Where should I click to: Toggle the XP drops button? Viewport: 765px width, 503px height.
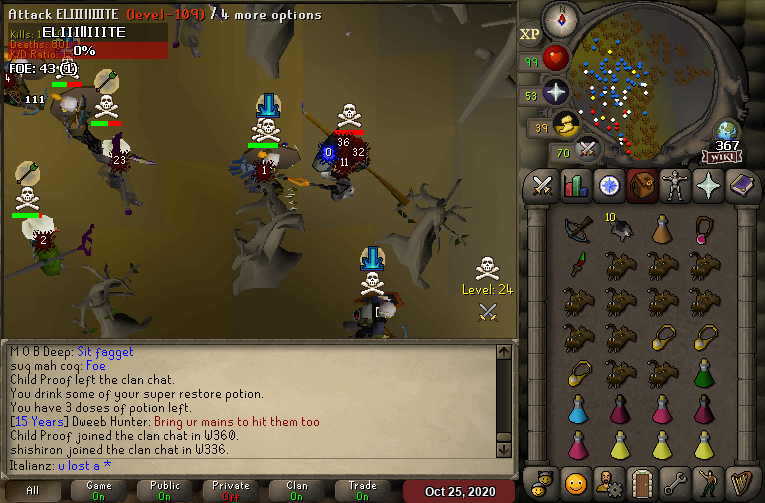(530, 34)
